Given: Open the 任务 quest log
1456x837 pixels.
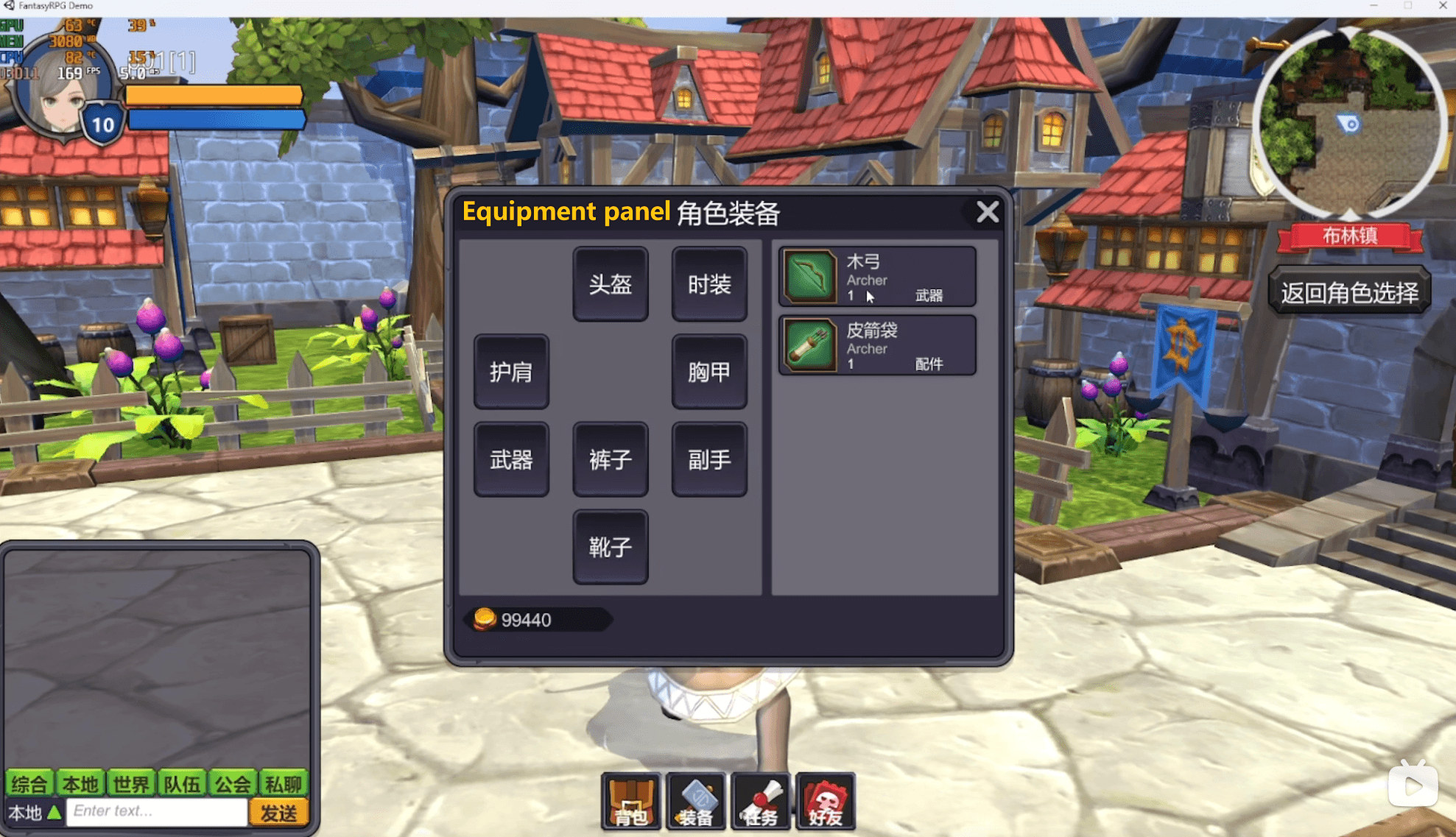Looking at the screenshot, I should pos(760,802).
